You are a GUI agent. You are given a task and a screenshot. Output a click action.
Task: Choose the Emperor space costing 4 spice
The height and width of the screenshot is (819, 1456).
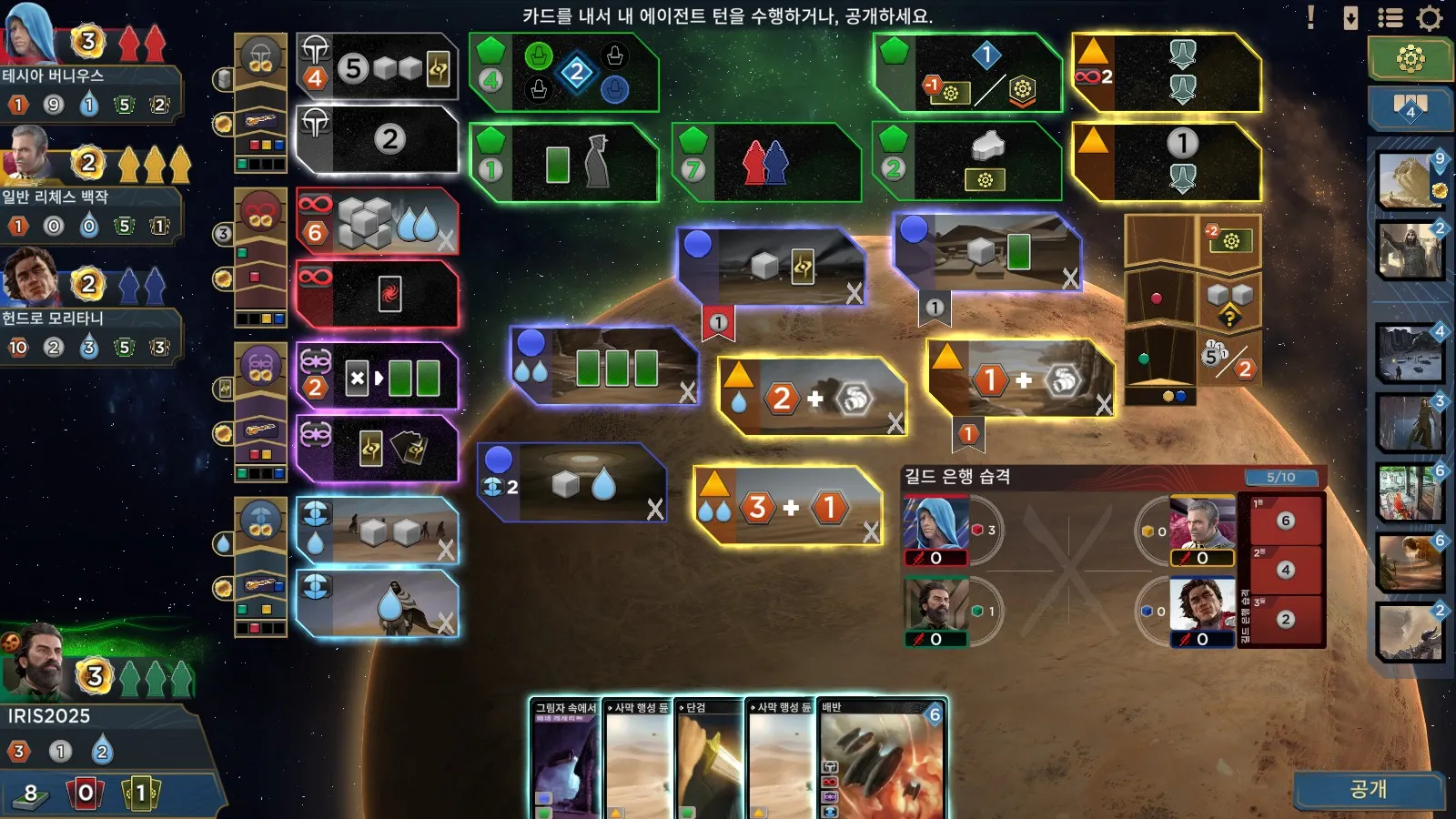click(376, 68)
